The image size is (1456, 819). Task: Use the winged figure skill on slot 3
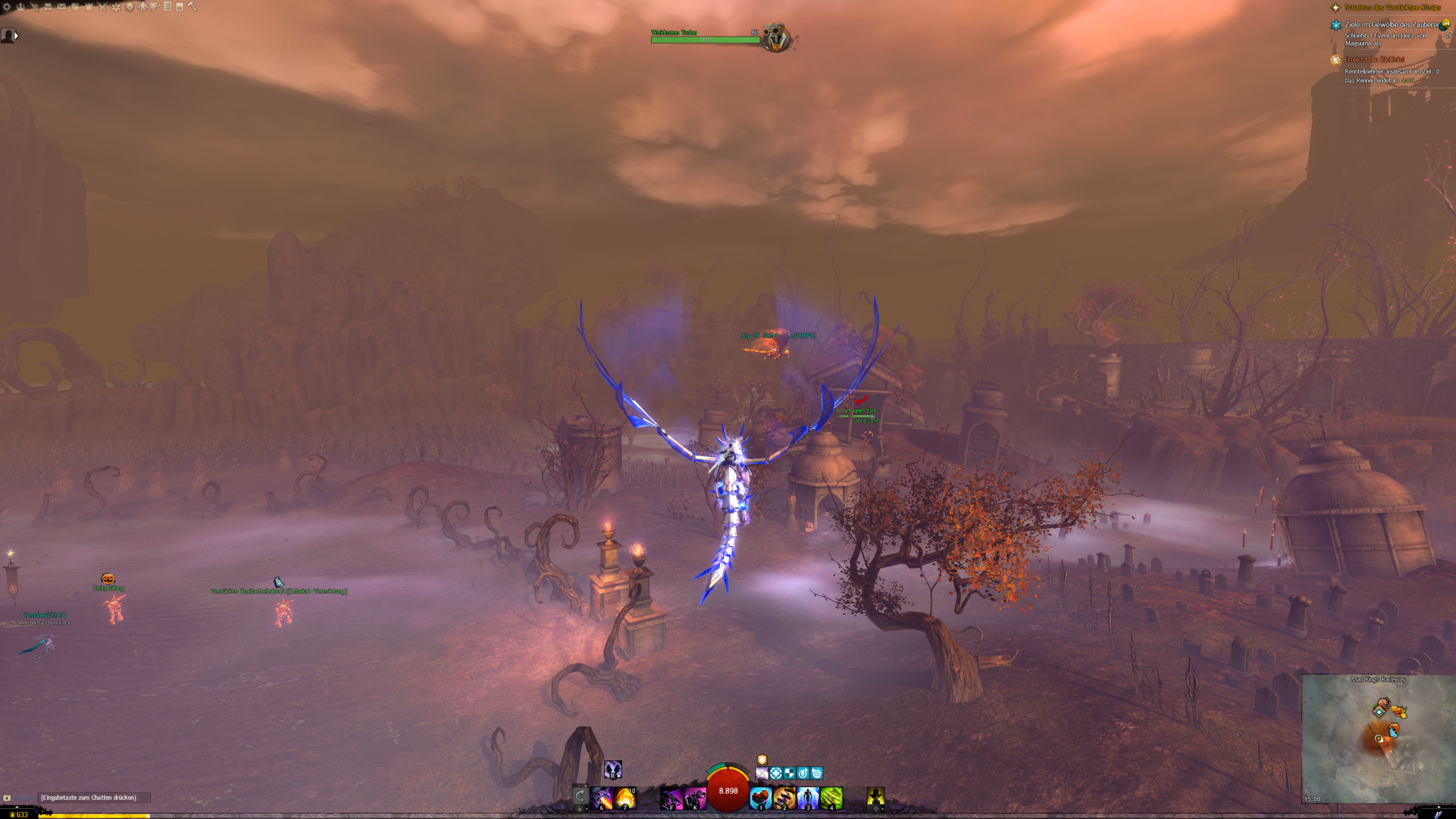coord(808,798)
